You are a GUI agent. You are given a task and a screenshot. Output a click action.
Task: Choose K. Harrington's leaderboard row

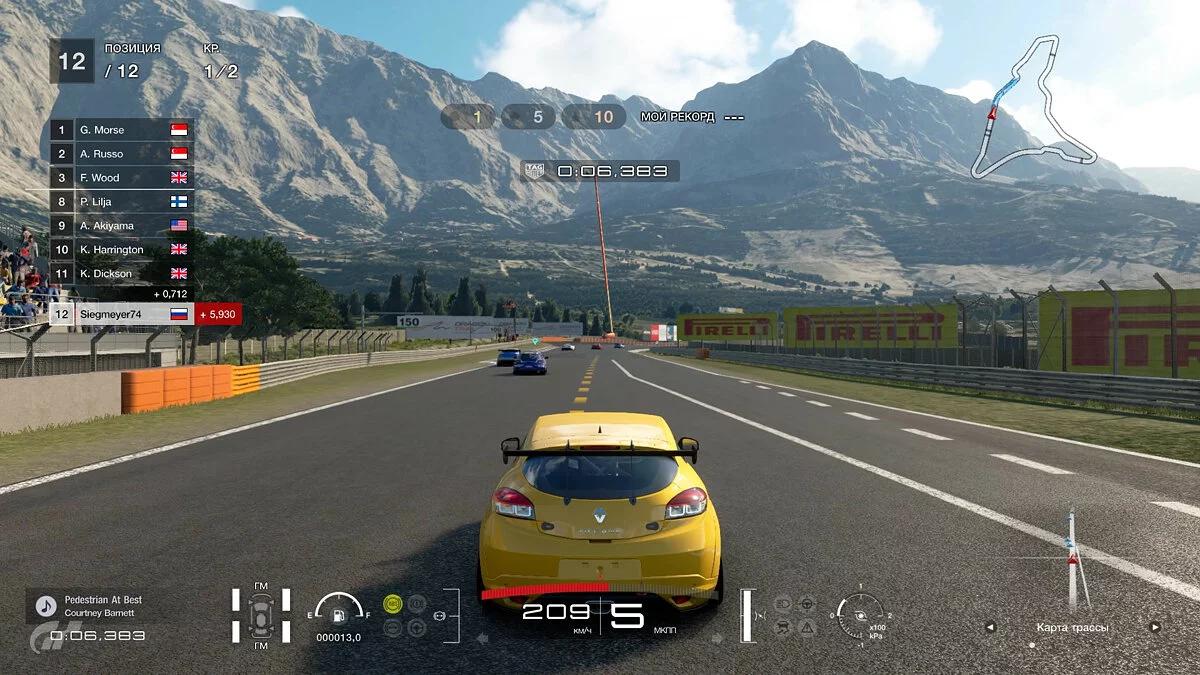[121, 250]
